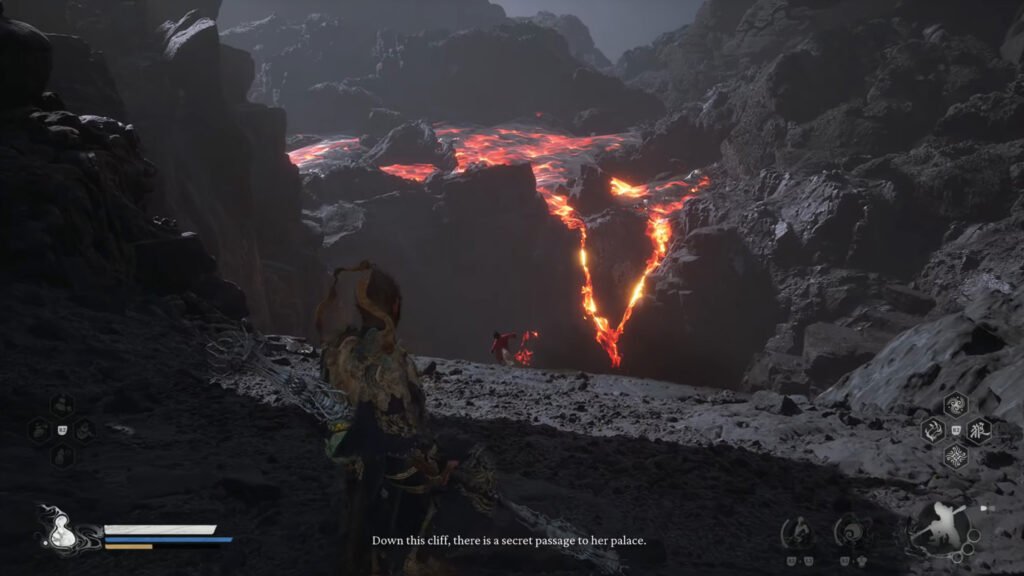The image size is (1024, 576).
Task: Use the ornate knot pattern spell
Action: click(x=955, y=456)
